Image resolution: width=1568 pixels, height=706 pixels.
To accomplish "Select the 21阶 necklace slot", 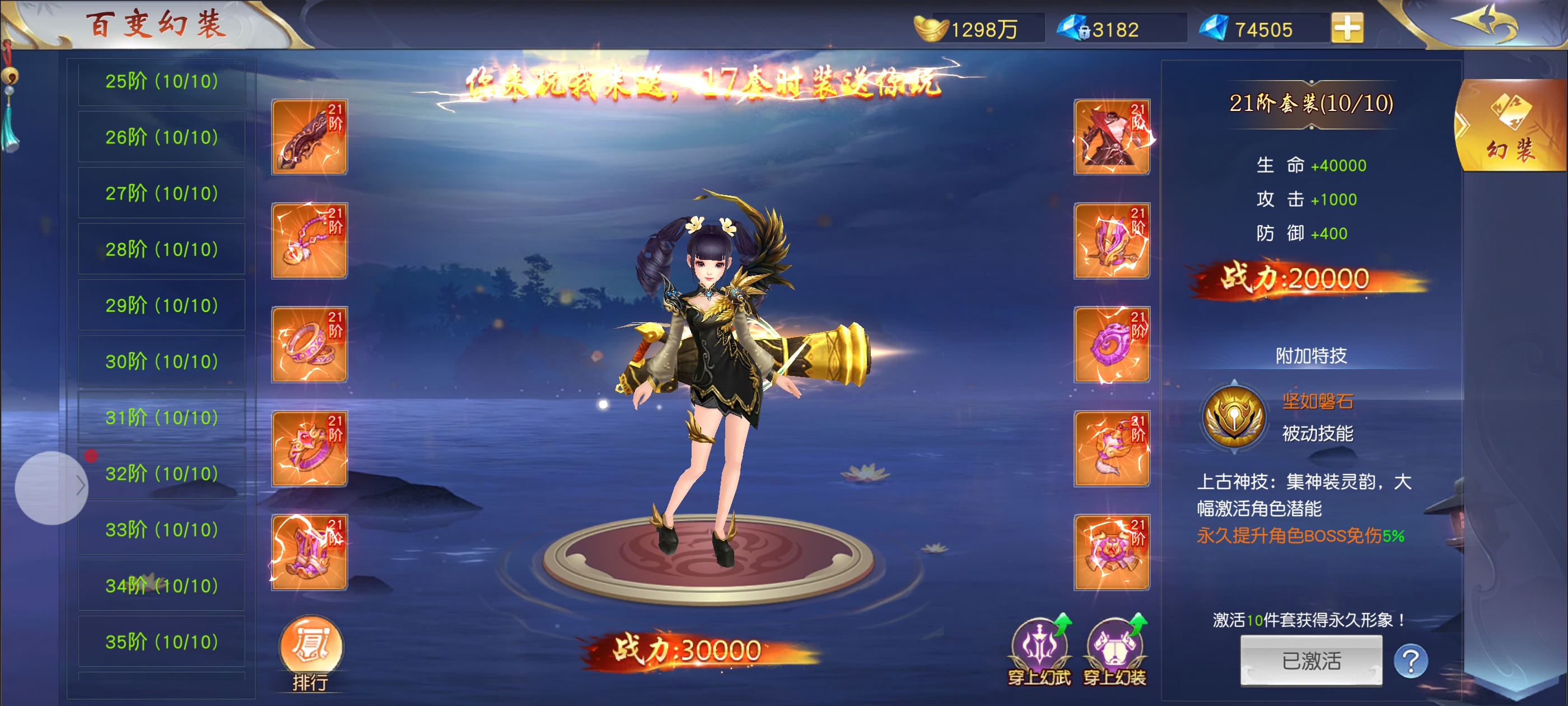I will pyautogui.click(x=309, y=240).
